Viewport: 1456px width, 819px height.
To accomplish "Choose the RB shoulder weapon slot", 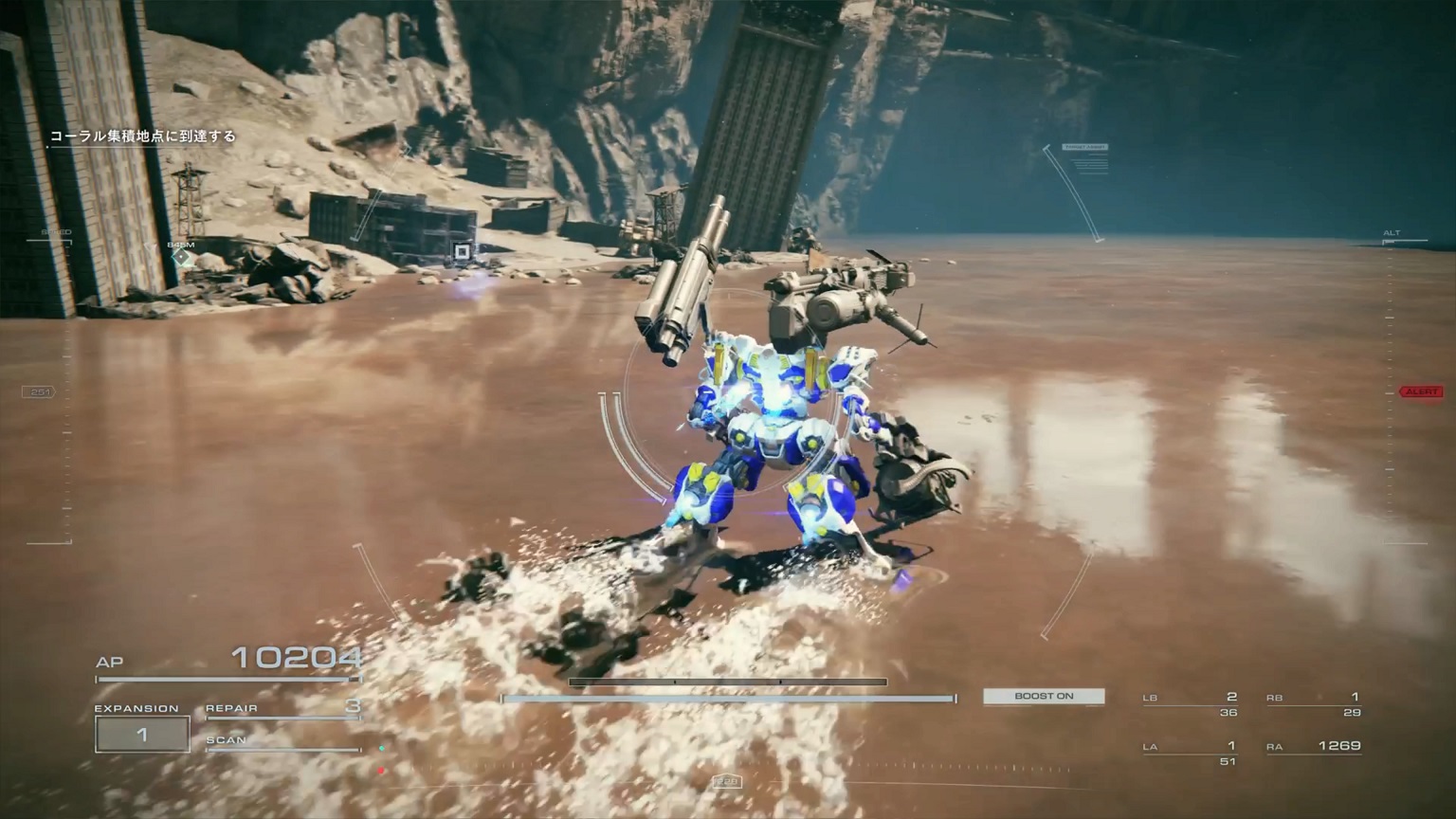I will click(x=1314, y=703).
